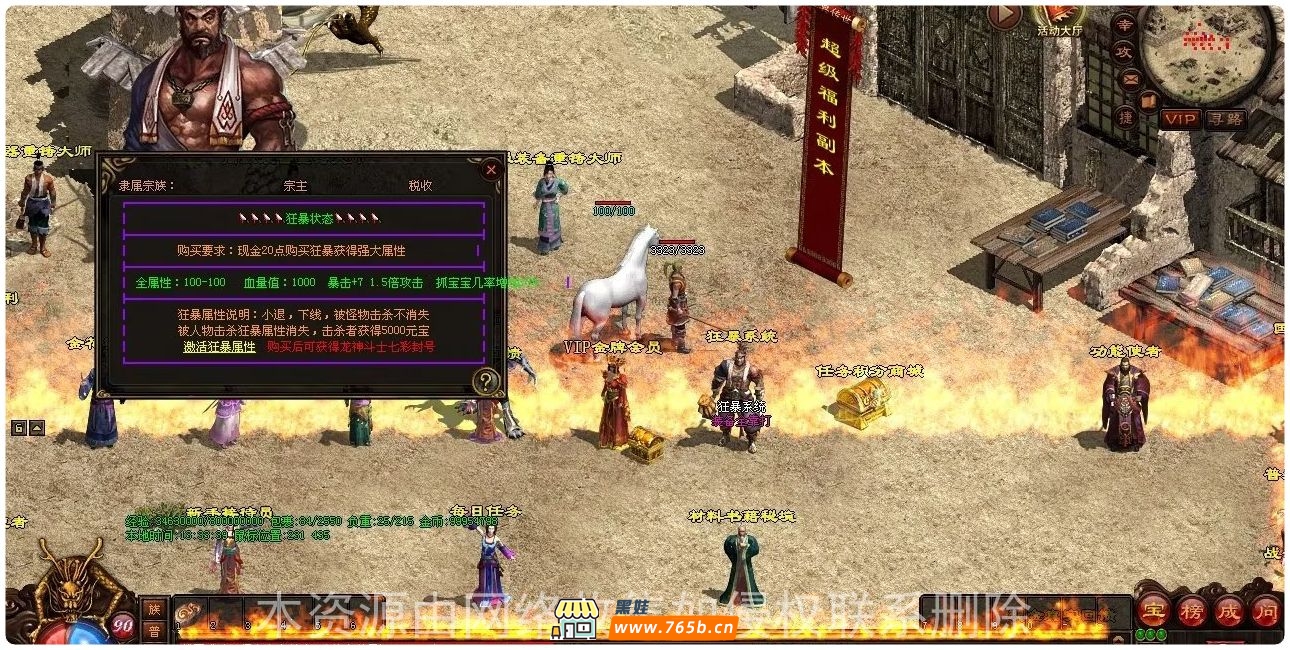Show the 榜 rankings button

(x=1190, y=609)
